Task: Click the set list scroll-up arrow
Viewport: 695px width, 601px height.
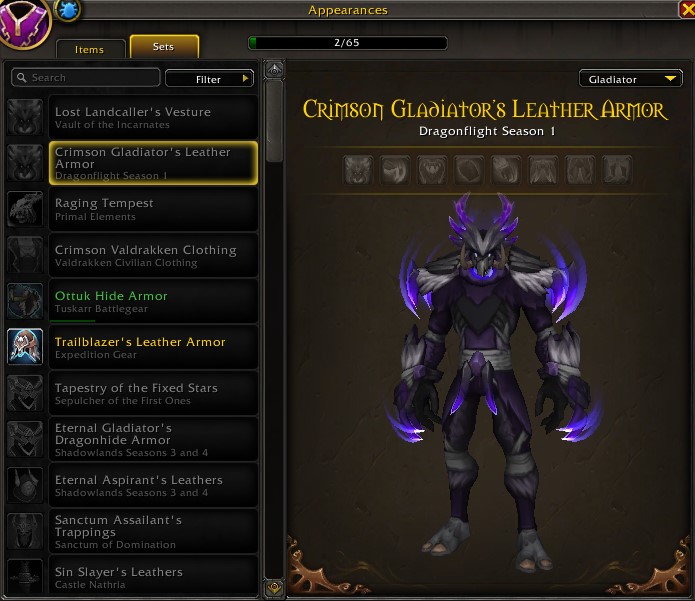Action: point(275,70)
